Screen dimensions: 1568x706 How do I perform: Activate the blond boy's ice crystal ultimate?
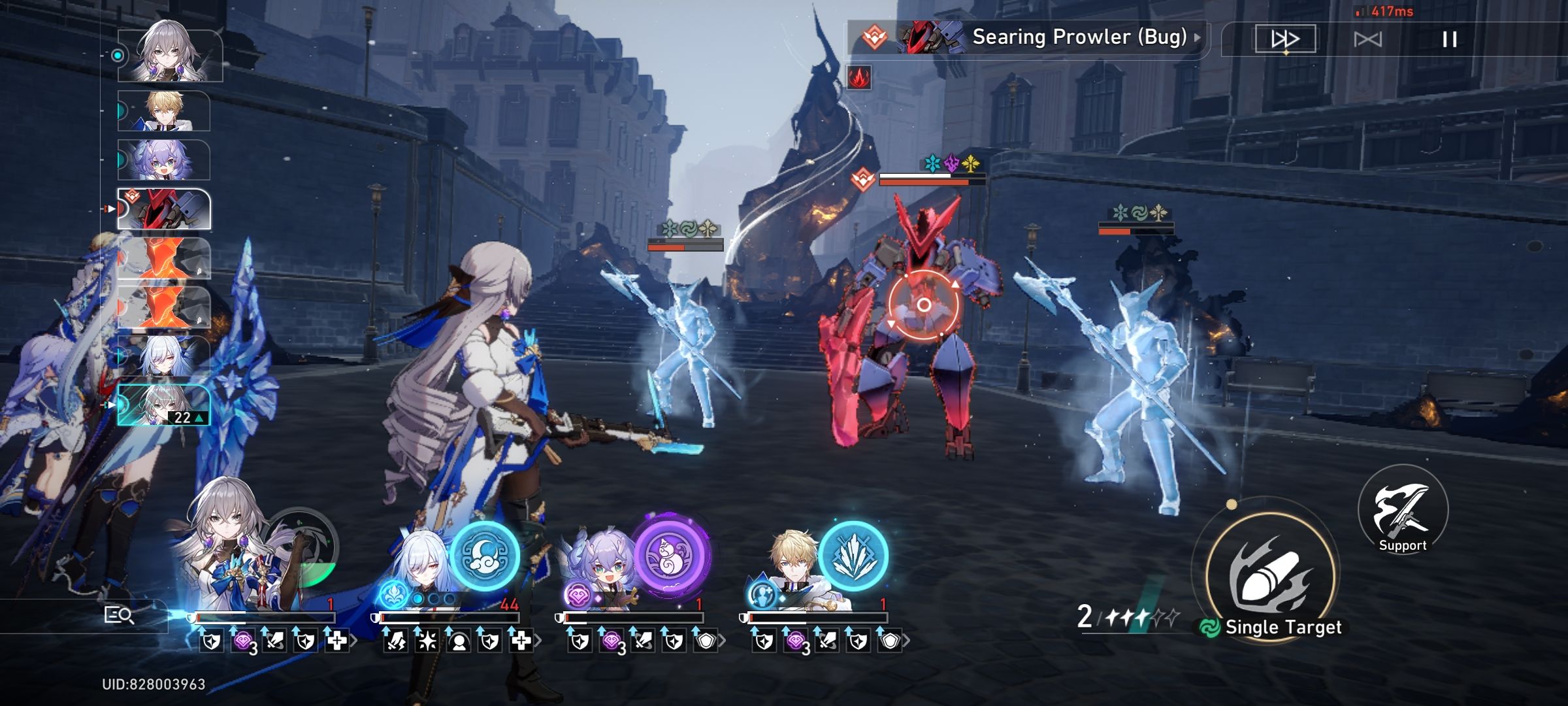point(853,556)
